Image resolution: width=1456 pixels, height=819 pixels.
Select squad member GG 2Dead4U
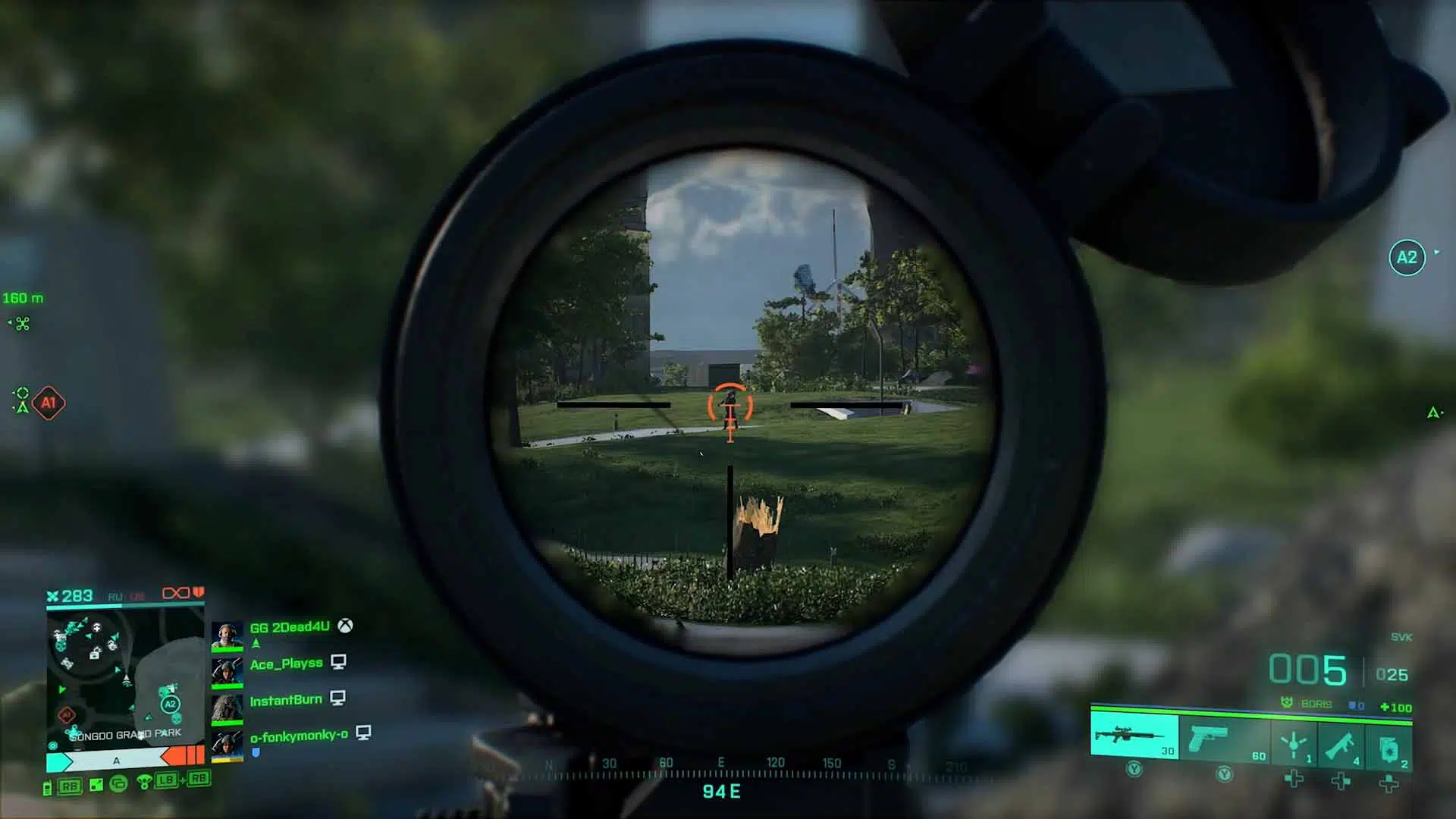tap(289, 627)
